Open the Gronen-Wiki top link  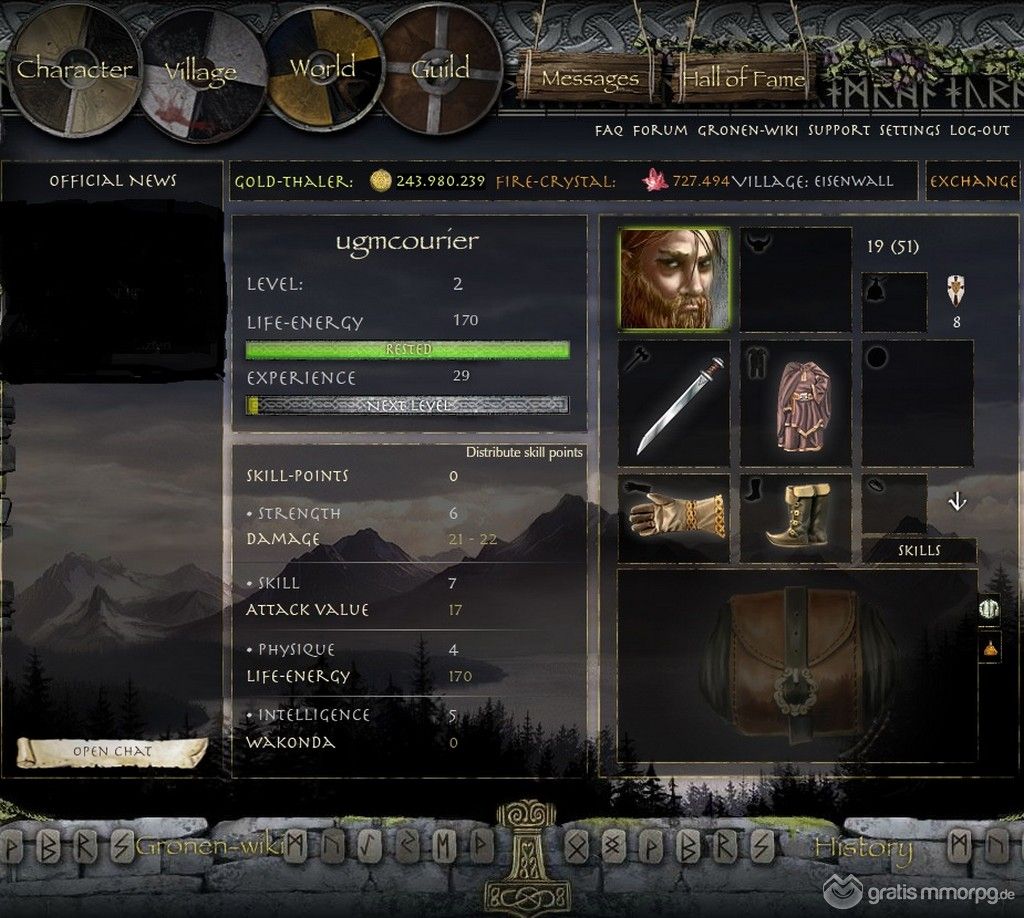click(748, 130)
